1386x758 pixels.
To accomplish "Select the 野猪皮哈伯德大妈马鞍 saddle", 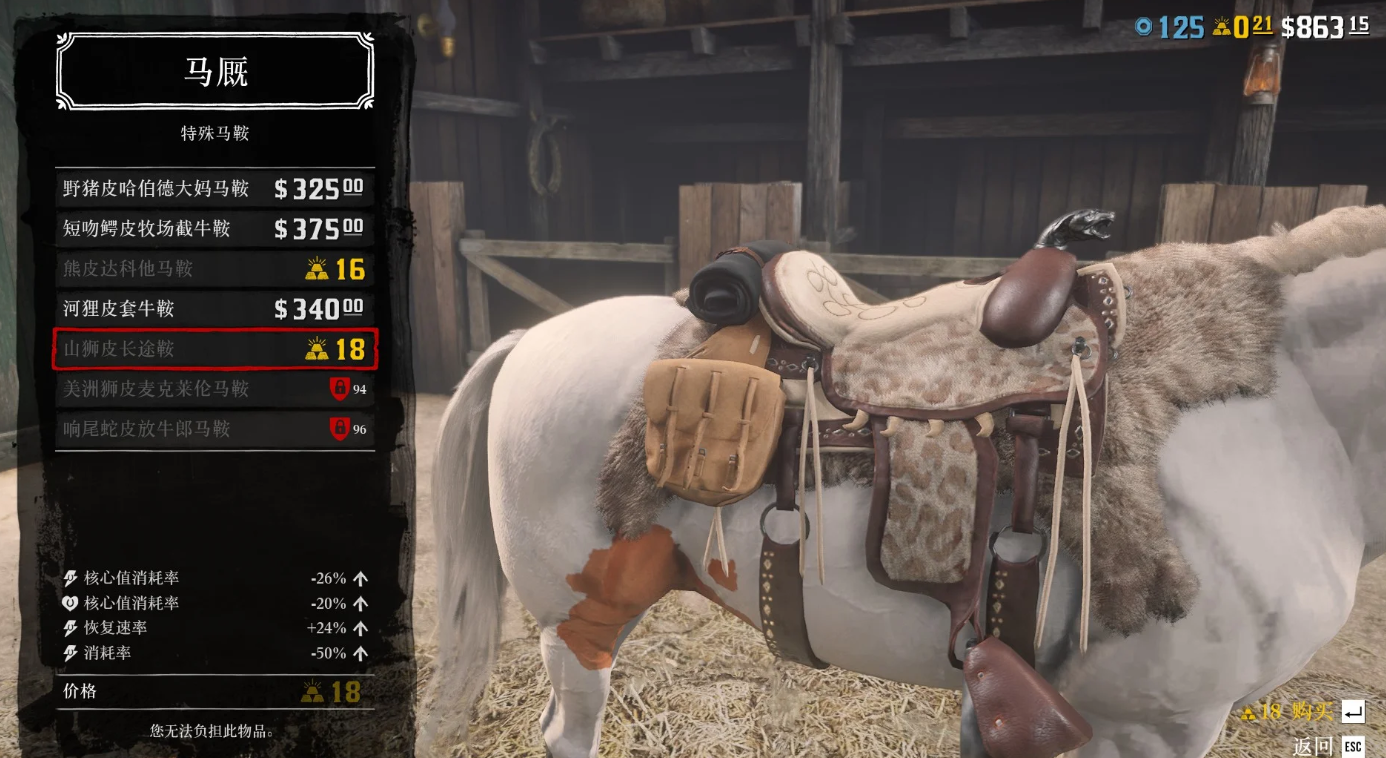I will (x=215, y=189).
